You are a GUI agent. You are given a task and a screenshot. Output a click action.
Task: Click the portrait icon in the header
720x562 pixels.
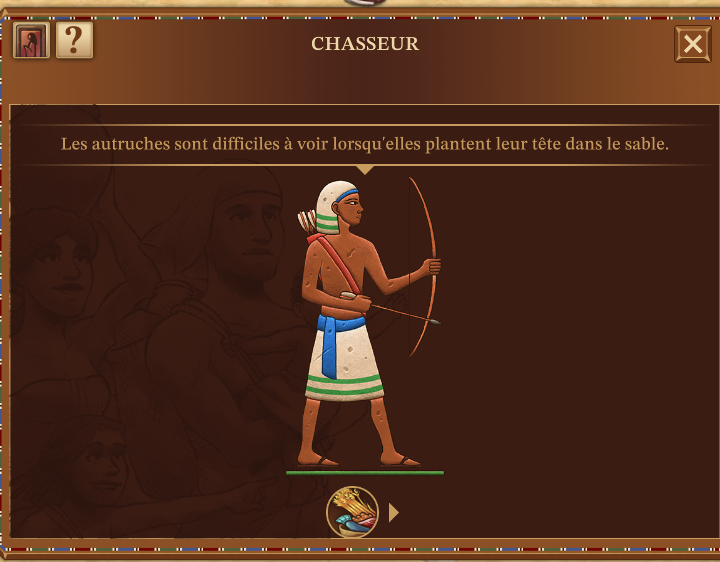click(x=31, y=42)
